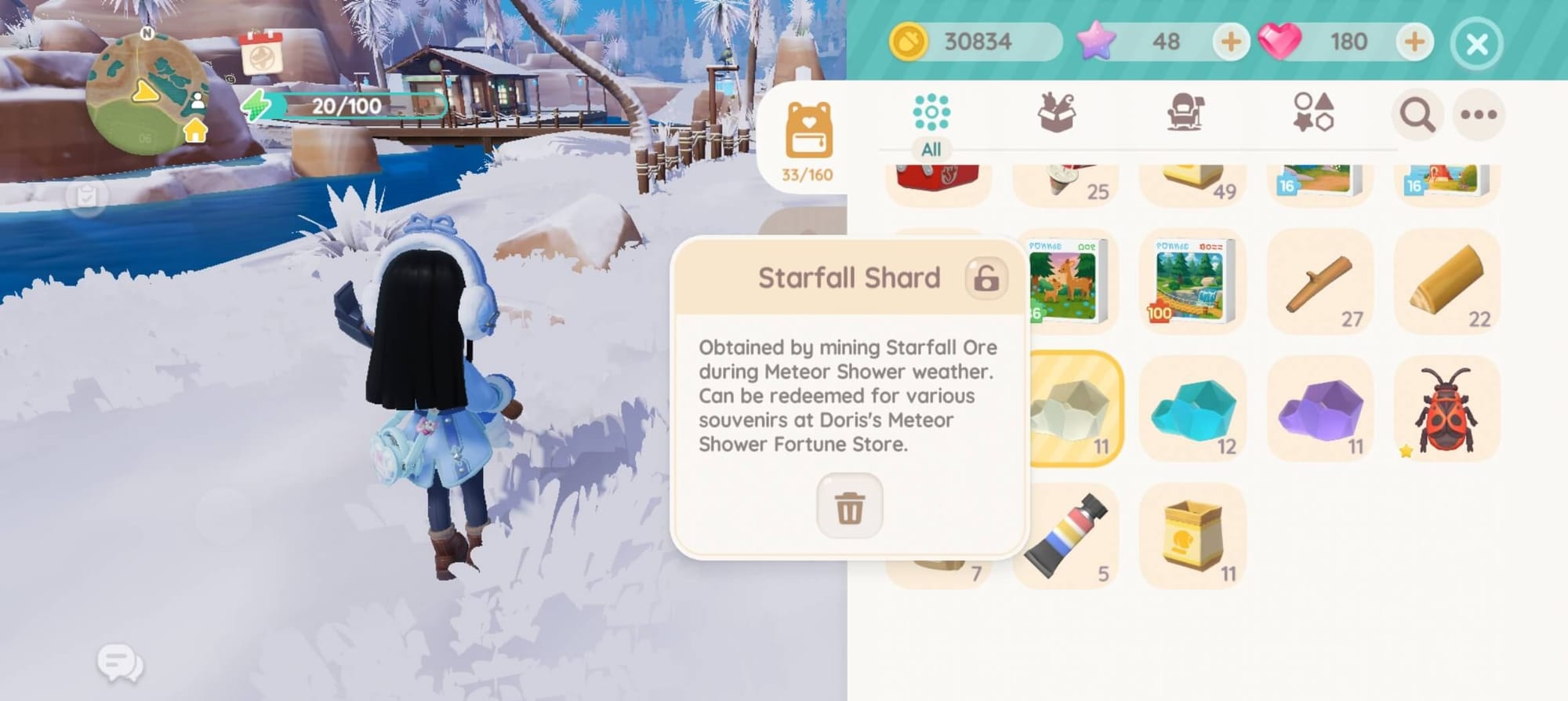Open the furniture armchair category tab
Image resolution: width=1568 pixels, height=701 pixels.
click(1185, 114)
